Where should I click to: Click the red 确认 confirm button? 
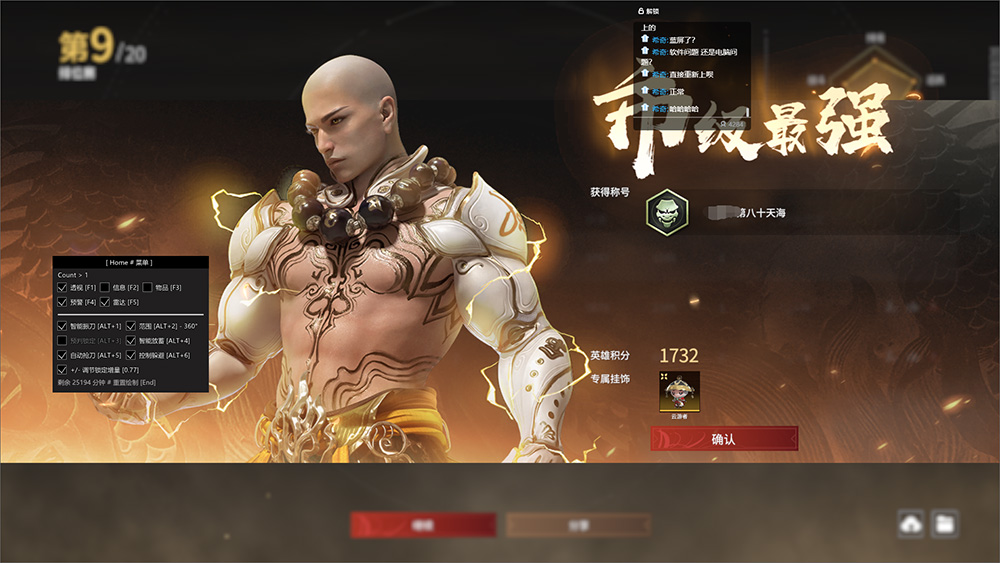724,438
